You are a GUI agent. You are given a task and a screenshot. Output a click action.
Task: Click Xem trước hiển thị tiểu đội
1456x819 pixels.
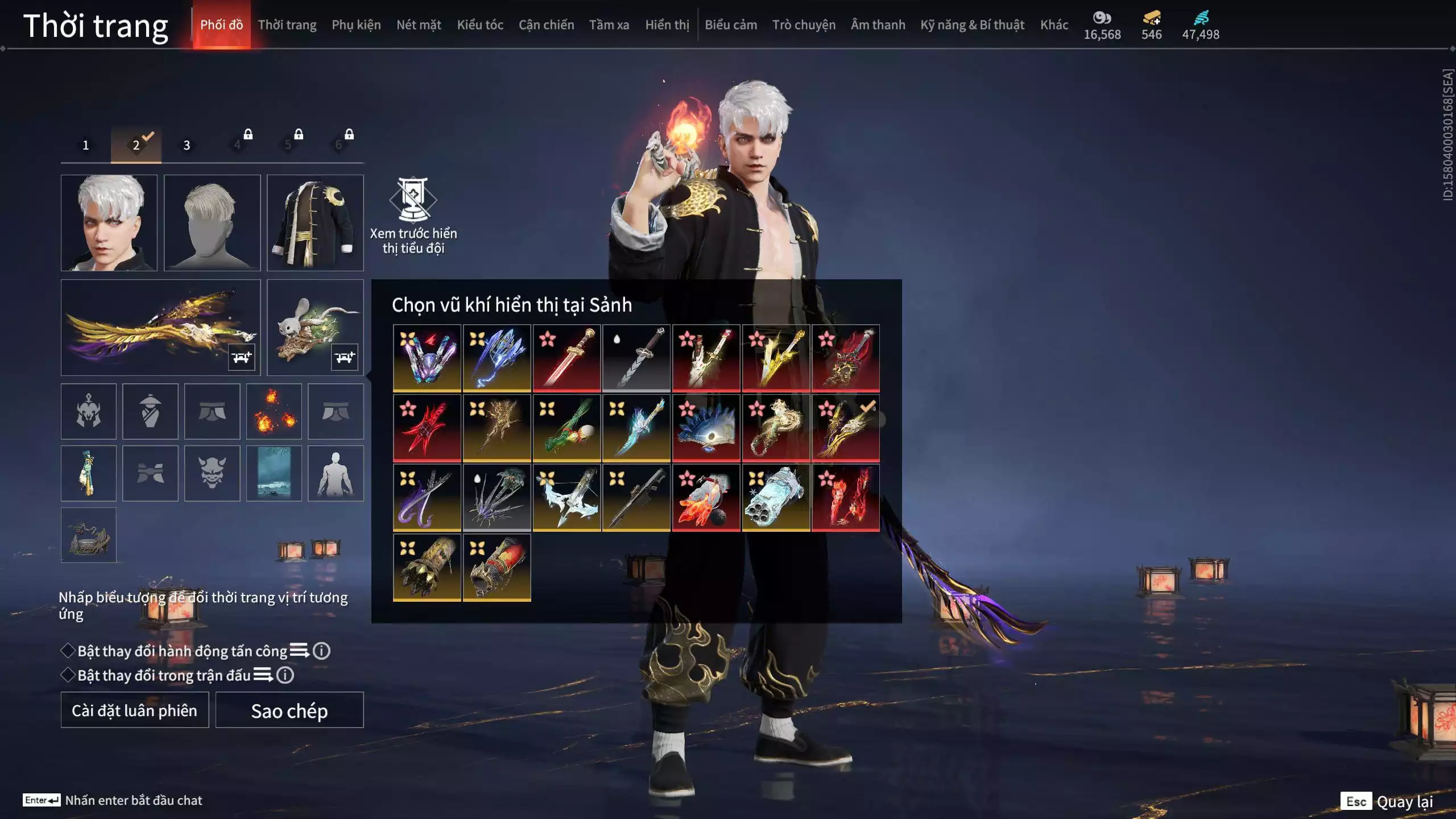pos(413,216)
